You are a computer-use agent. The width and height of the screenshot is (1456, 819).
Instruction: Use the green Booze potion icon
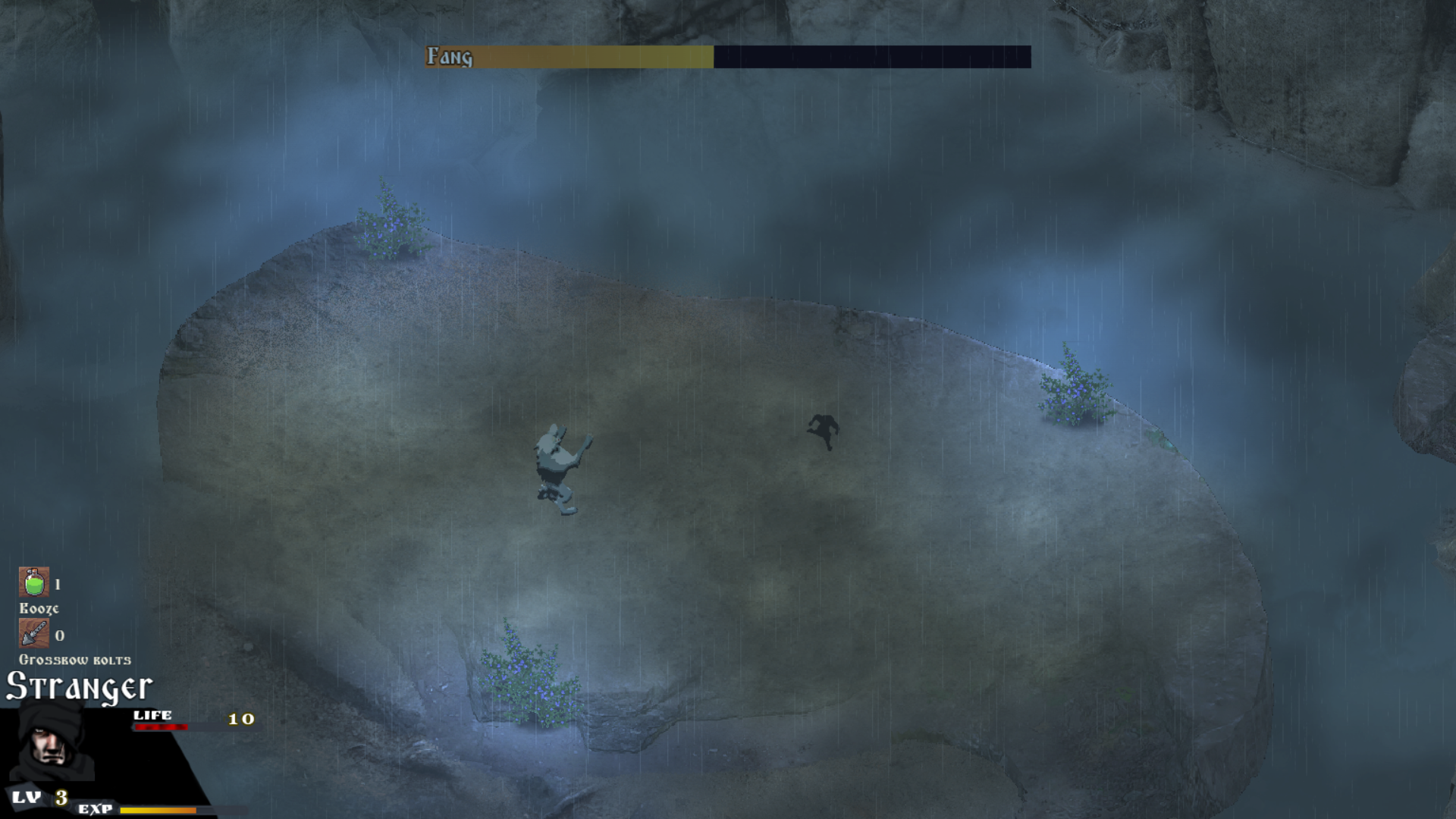click(x=34, y=582)
